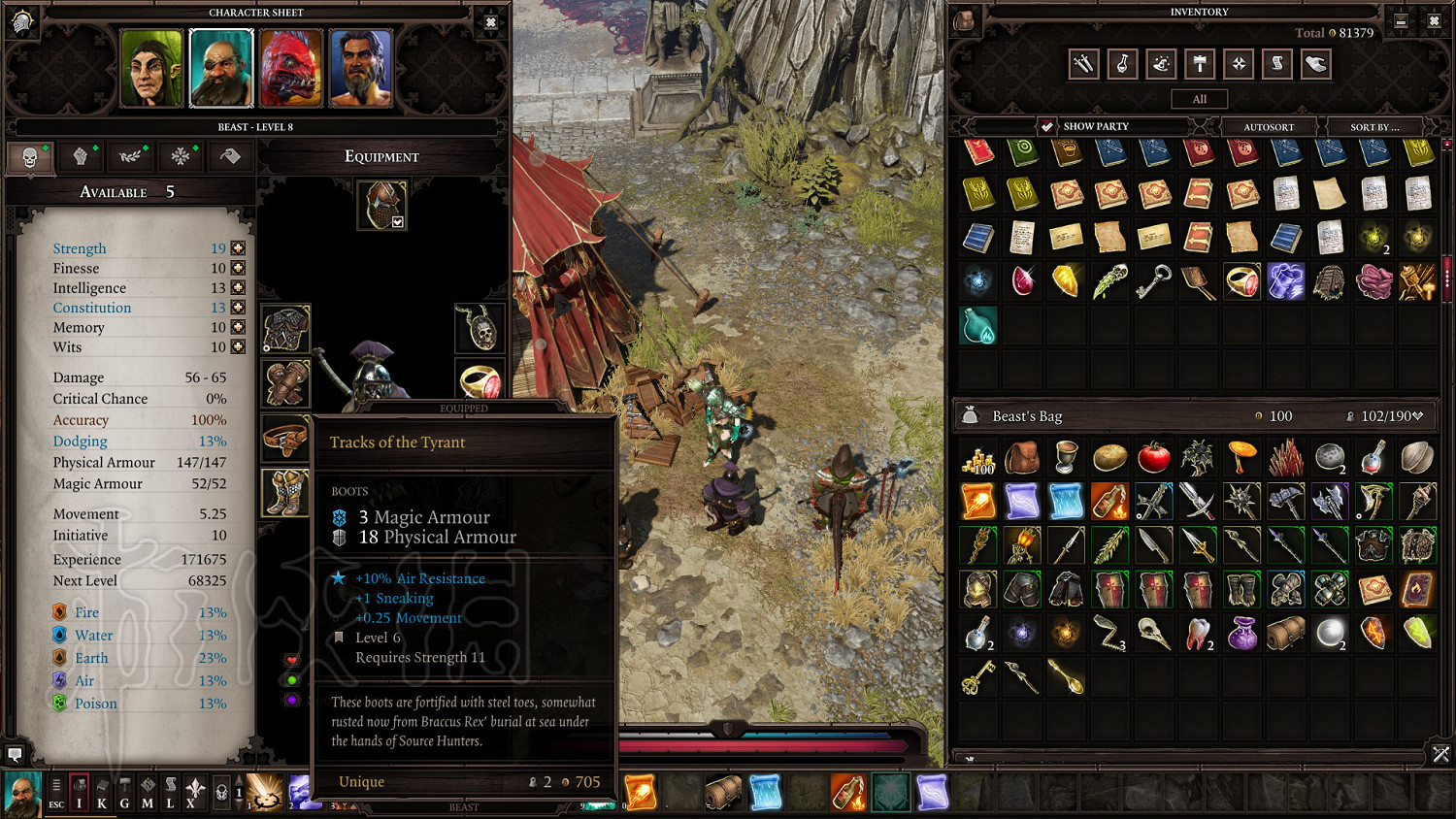Pick the red tomato in Beast's Bag

pyautogui.click(x=1154, y=456)
